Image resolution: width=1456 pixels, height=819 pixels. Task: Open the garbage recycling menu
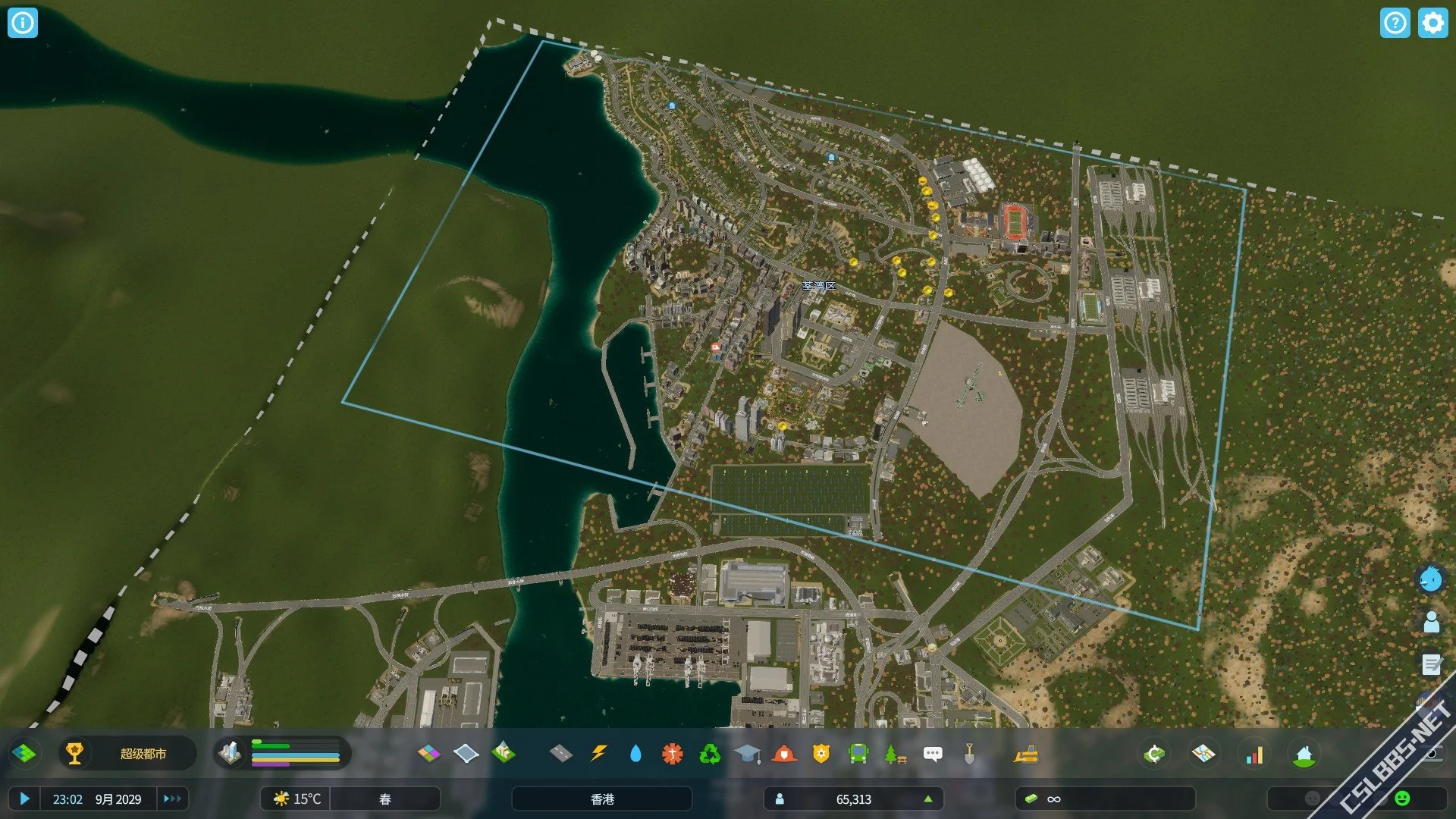(x=710, y=753)
